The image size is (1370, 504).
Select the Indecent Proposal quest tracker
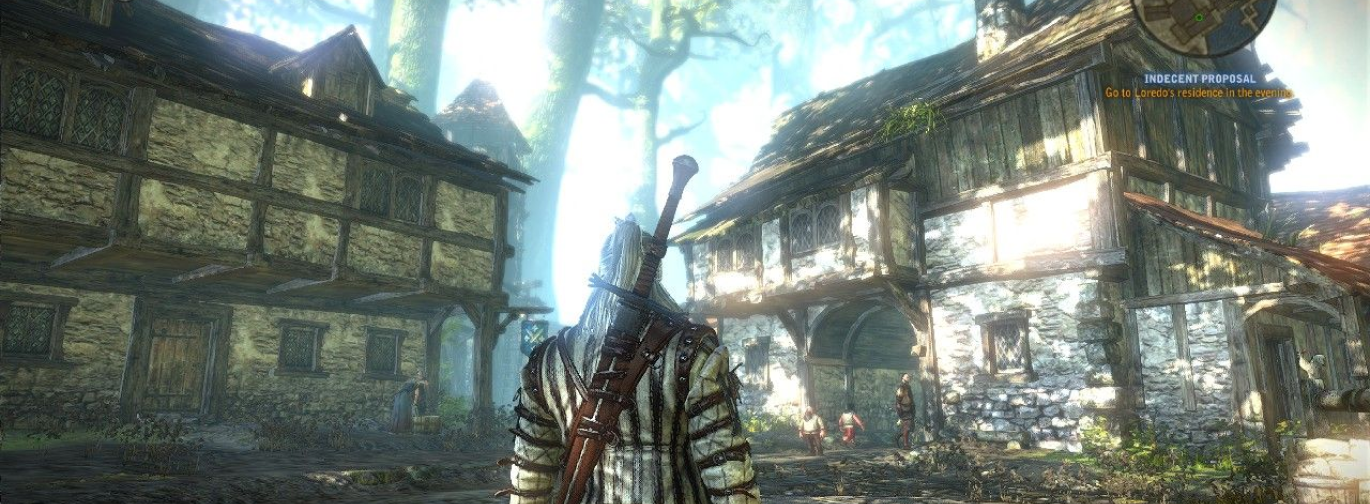click(1199, 78)
